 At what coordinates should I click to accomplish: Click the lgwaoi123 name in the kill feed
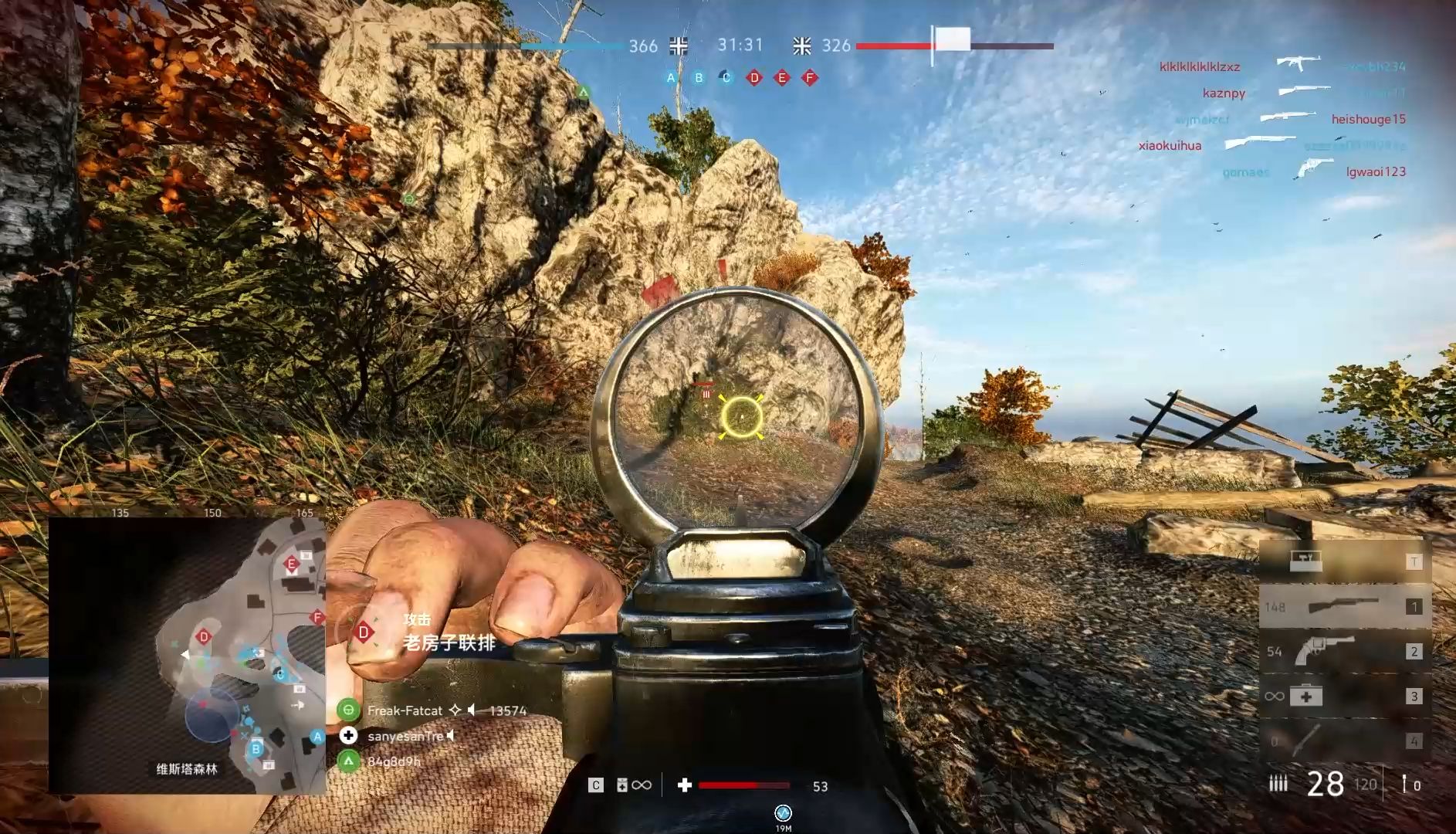click(1376, 171)
